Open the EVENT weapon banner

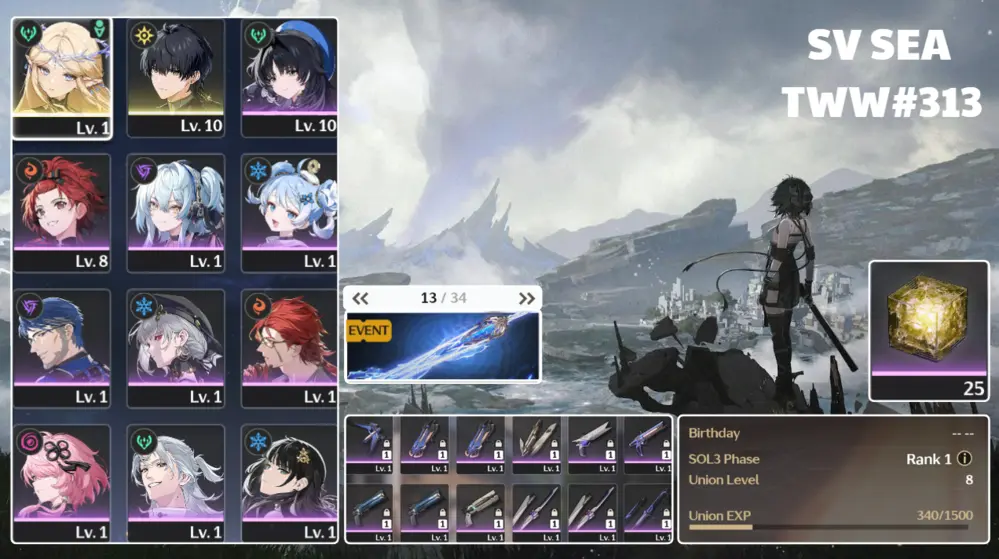tap(442, 346)
